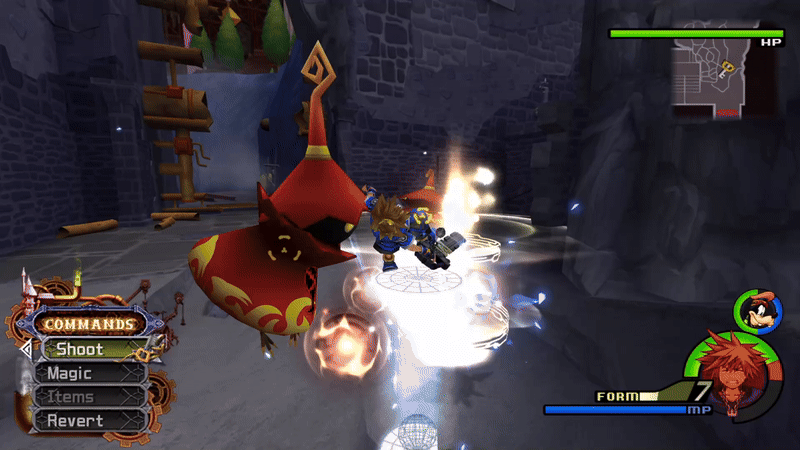Select the Shoot command

click(x=88, y=349)
